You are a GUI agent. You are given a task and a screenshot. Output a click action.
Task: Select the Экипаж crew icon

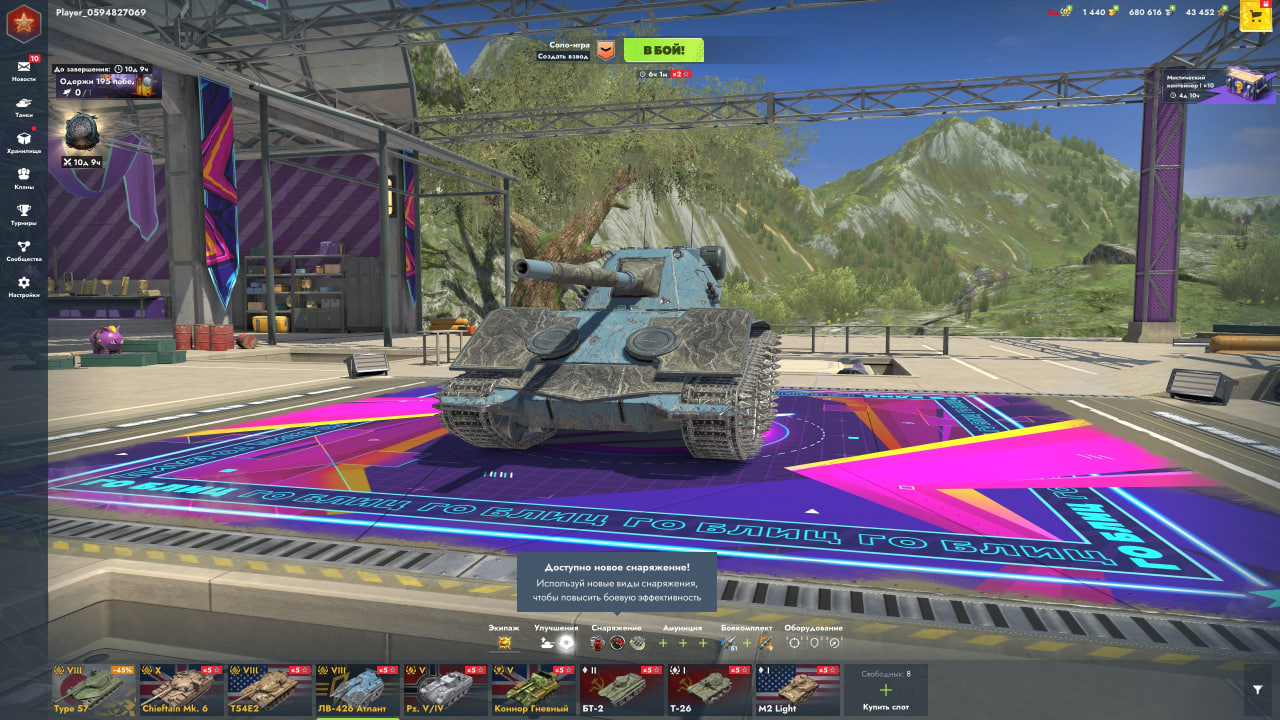pyautogui.click(x=505, y=644)
